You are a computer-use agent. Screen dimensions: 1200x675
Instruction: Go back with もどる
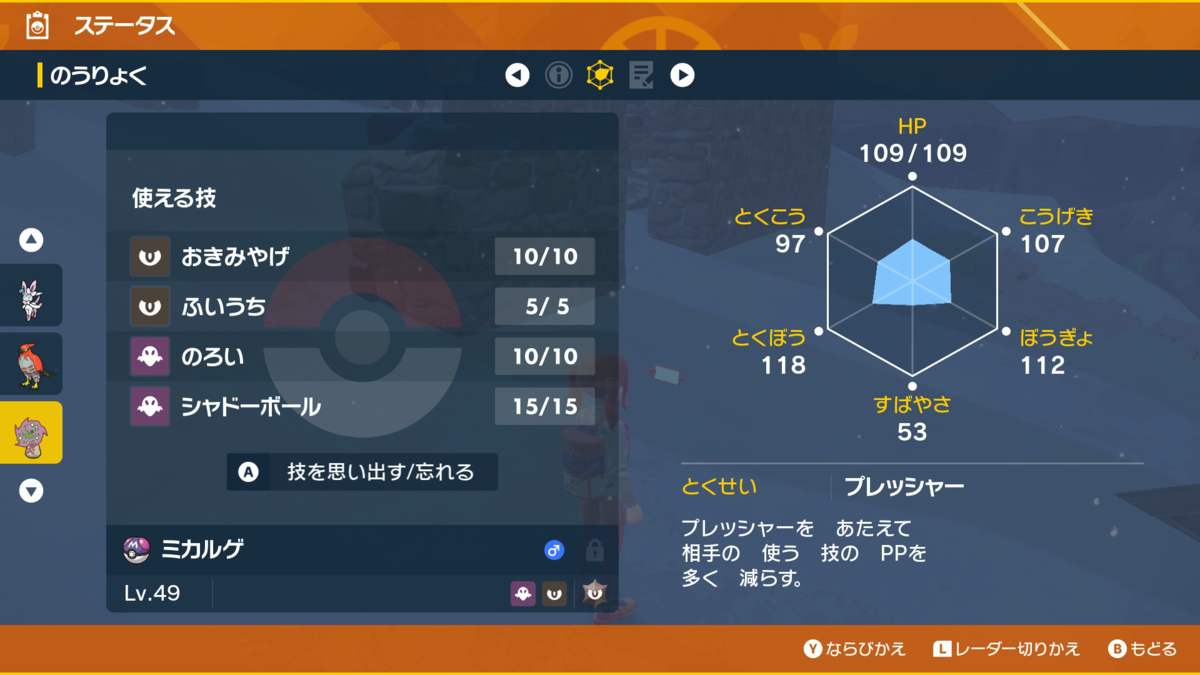[1142, 649]
